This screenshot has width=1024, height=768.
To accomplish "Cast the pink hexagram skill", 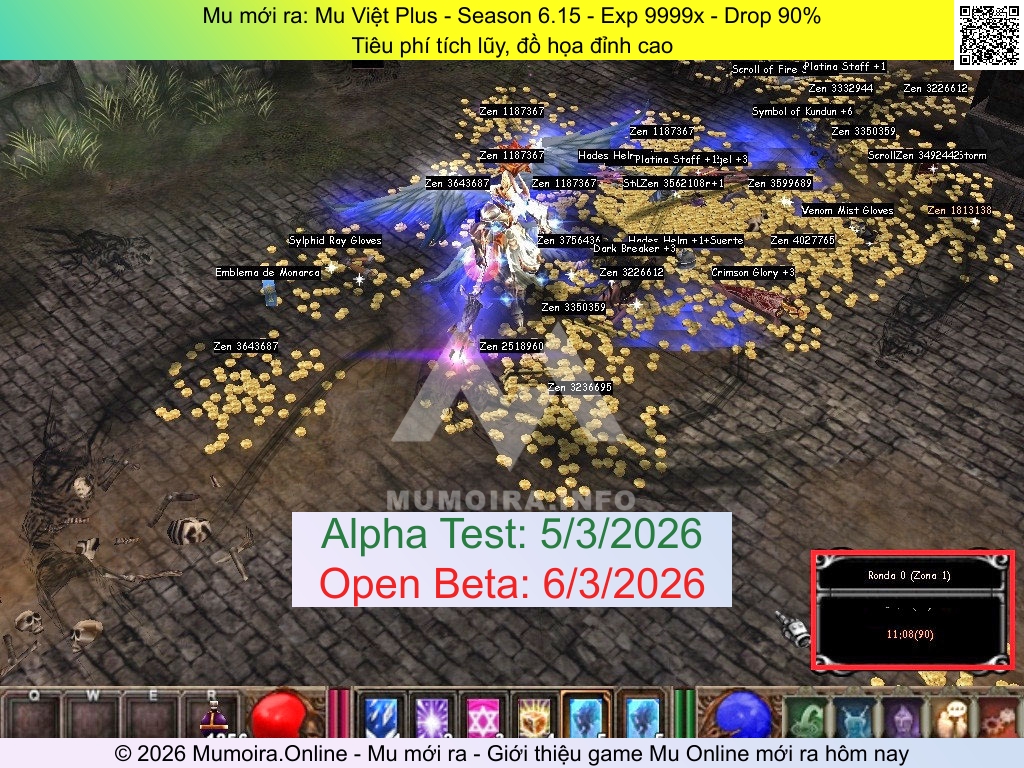I will pos(483,717).
